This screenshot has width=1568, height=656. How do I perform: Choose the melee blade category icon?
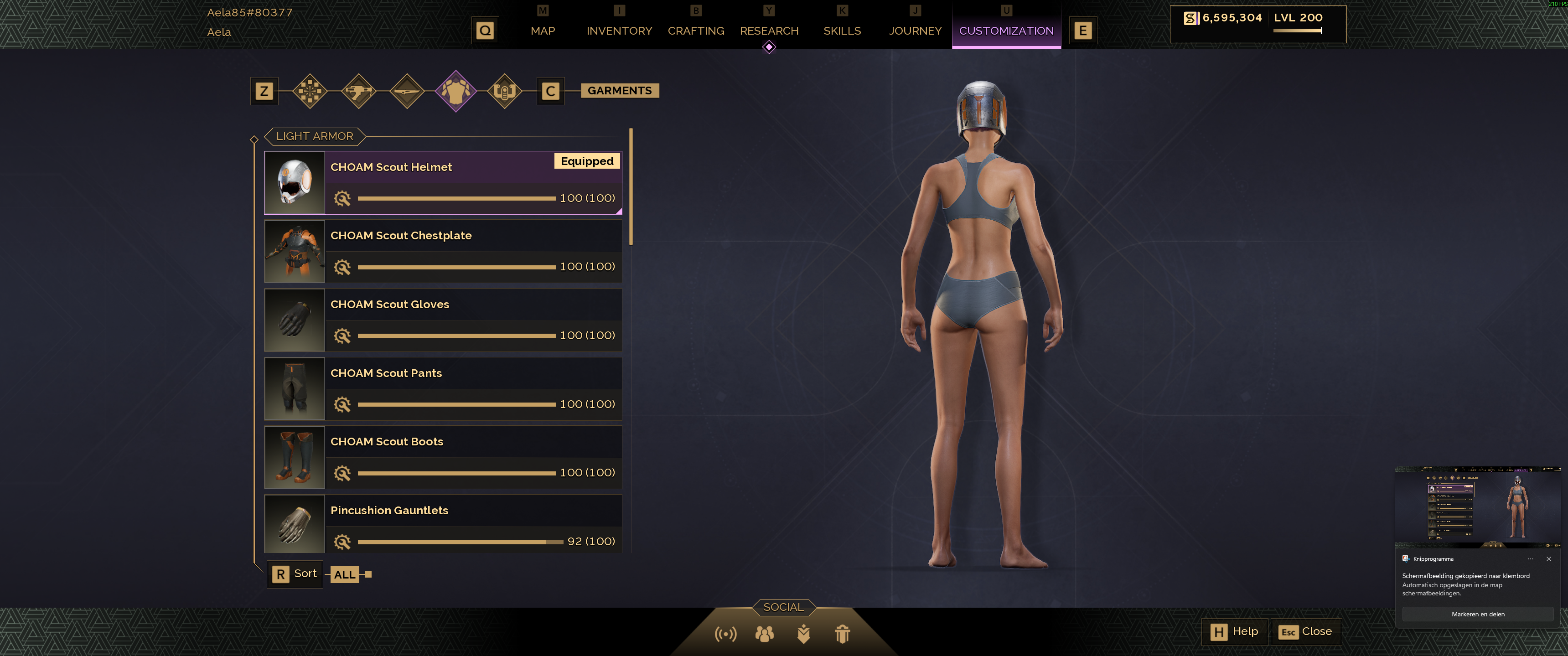pyautogui.click(x=407, y=91)
